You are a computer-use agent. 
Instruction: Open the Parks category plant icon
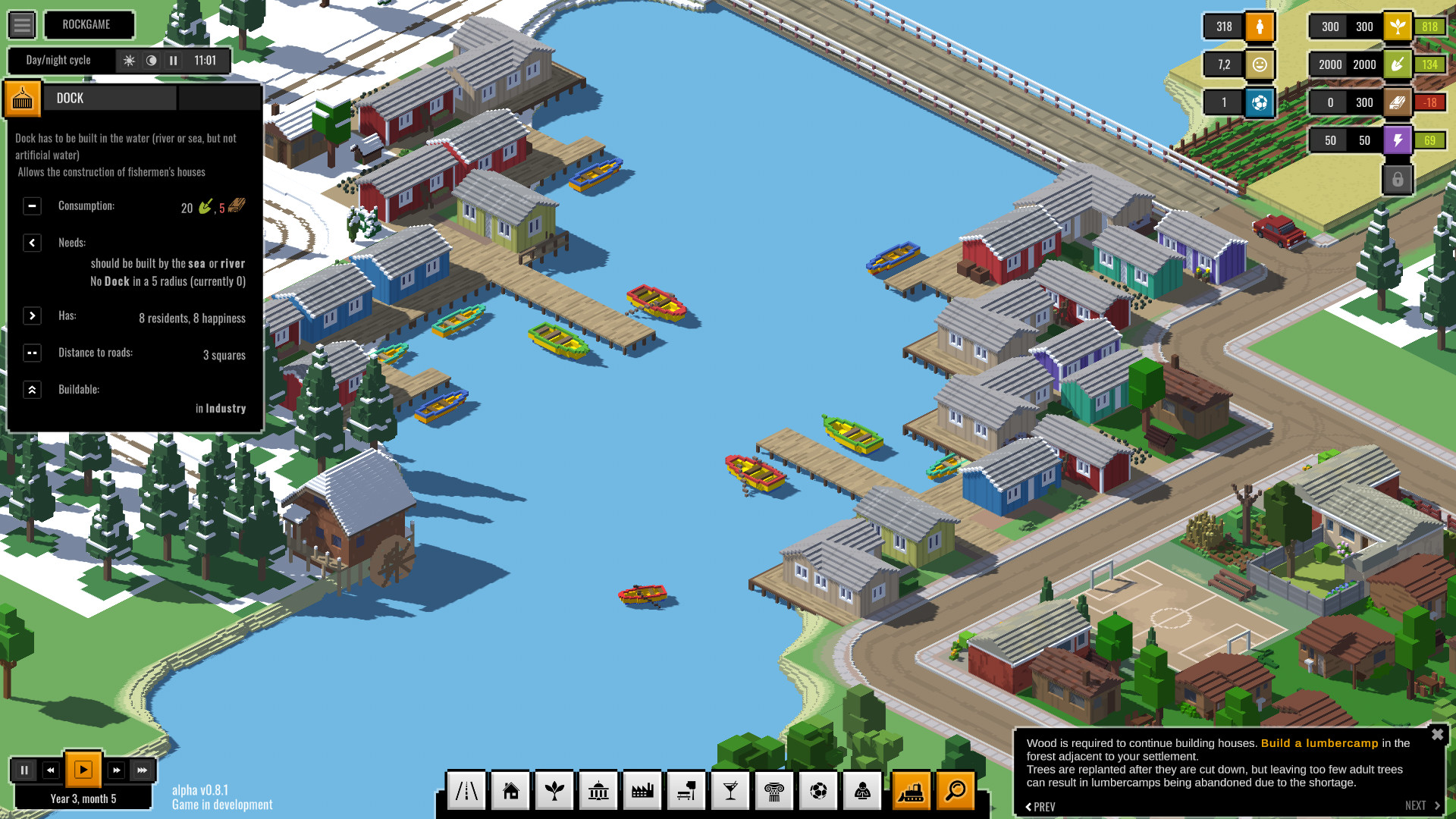pos(554,790)
